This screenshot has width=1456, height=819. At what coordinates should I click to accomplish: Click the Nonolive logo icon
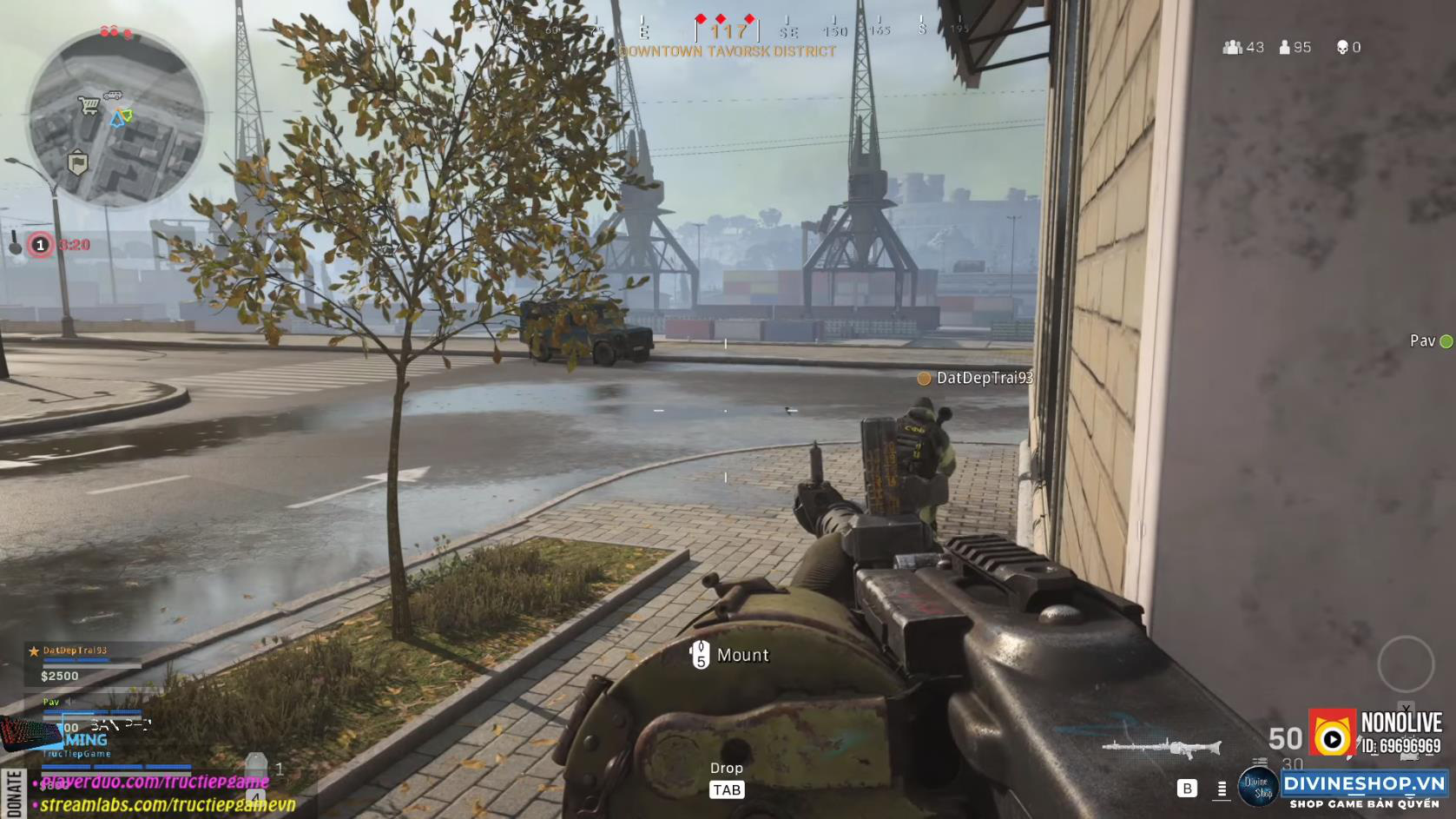click(x=1331, y=736)
